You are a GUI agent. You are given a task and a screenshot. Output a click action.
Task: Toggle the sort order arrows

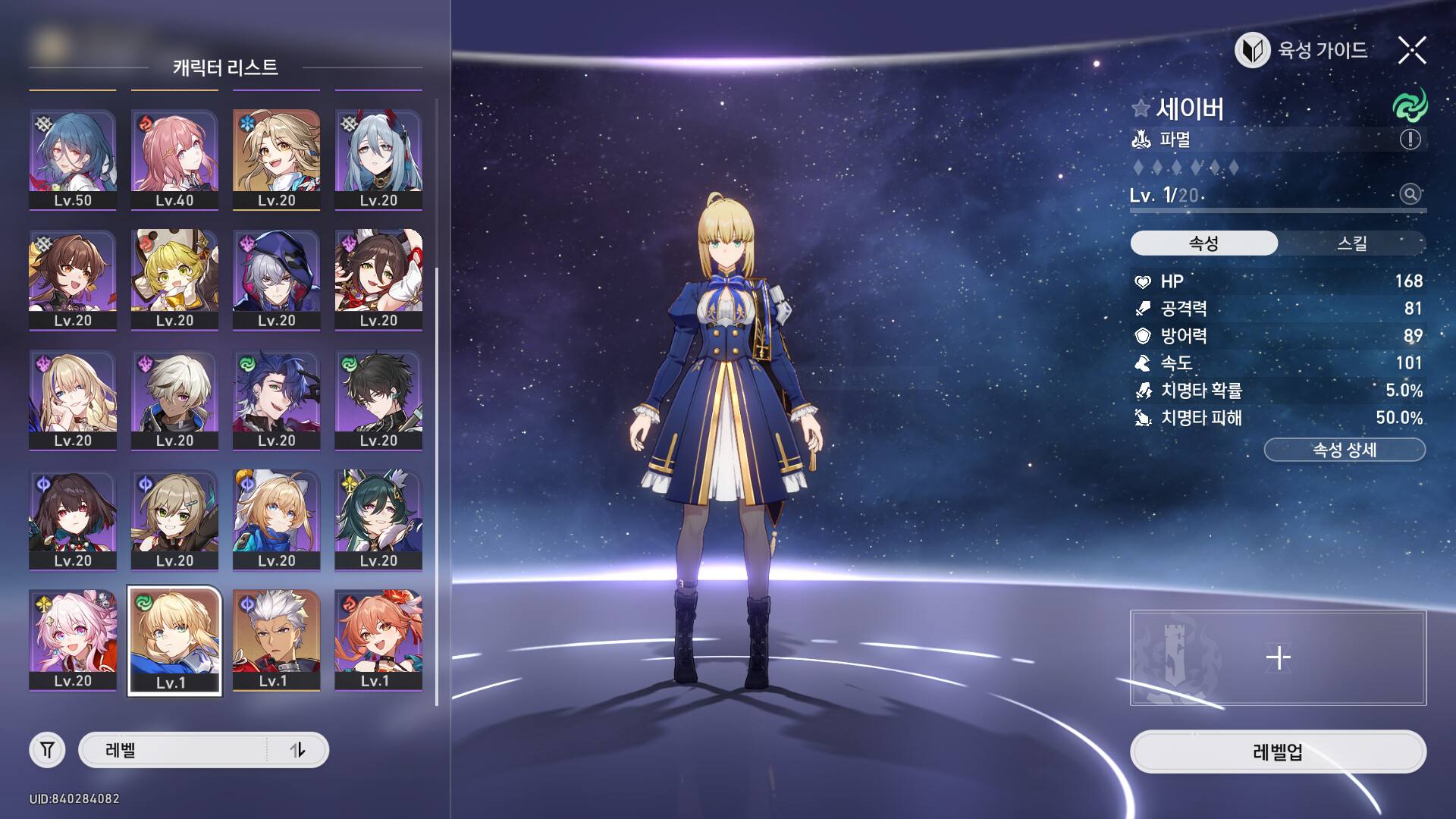click(297, 750)
